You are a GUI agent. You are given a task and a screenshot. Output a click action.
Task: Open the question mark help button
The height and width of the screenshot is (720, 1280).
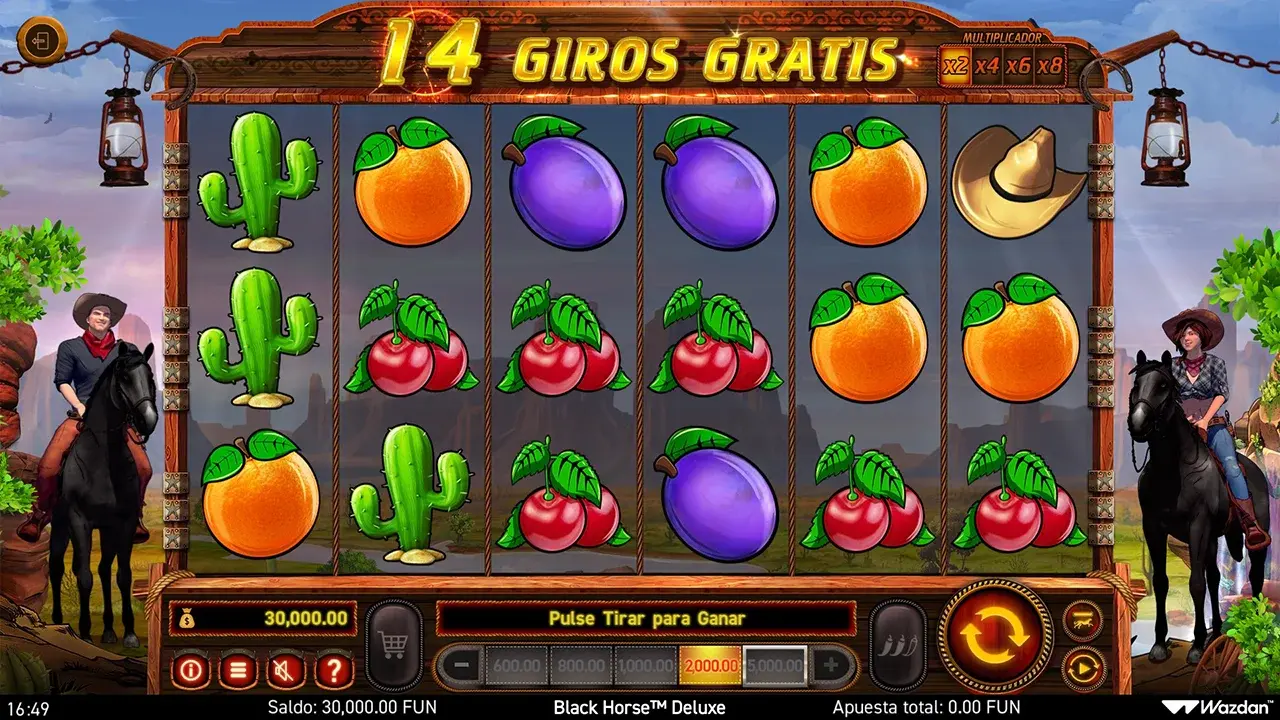[x=334, y=669]
